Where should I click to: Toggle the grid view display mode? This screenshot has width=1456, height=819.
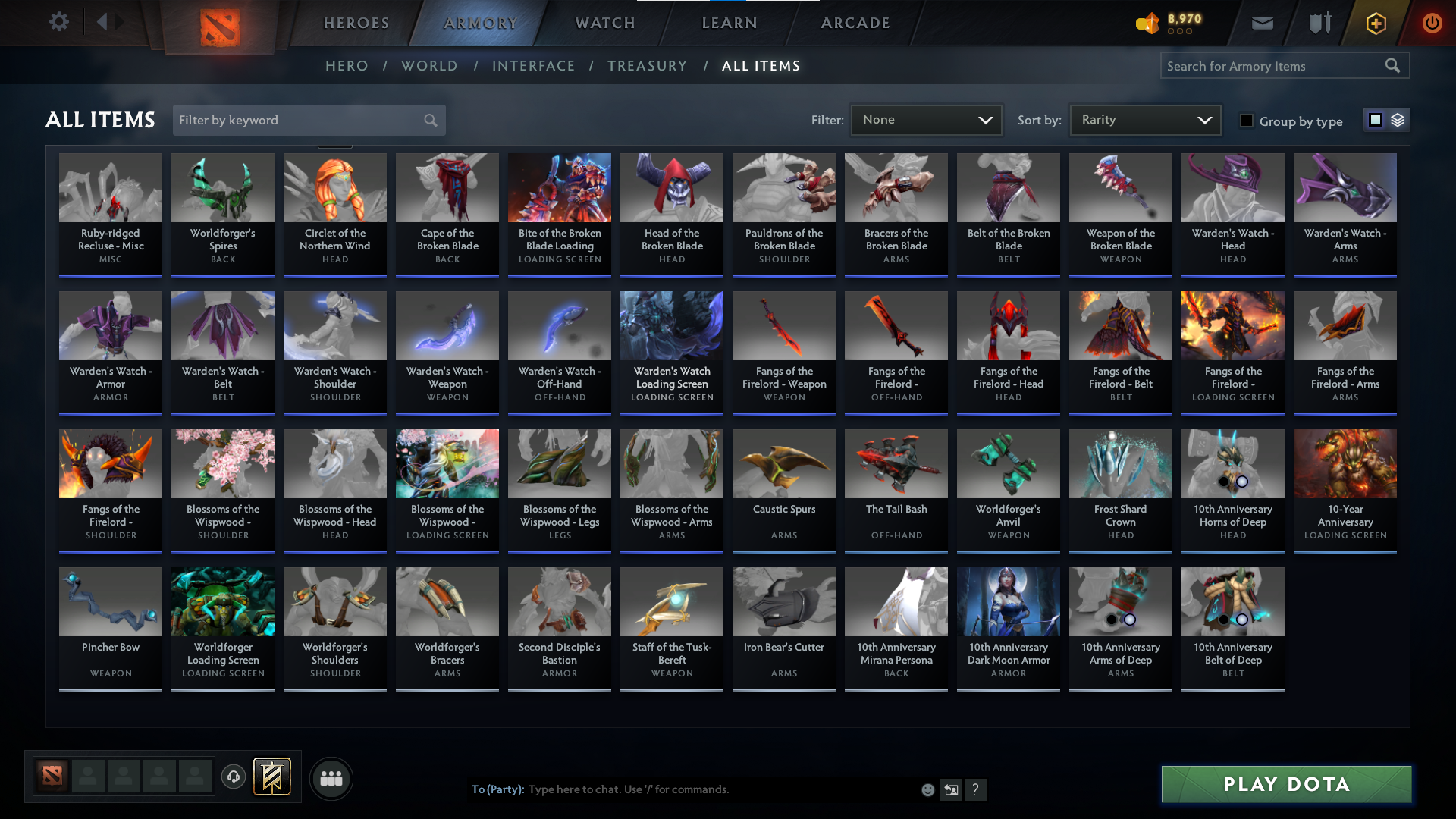tap(1376, 119)
